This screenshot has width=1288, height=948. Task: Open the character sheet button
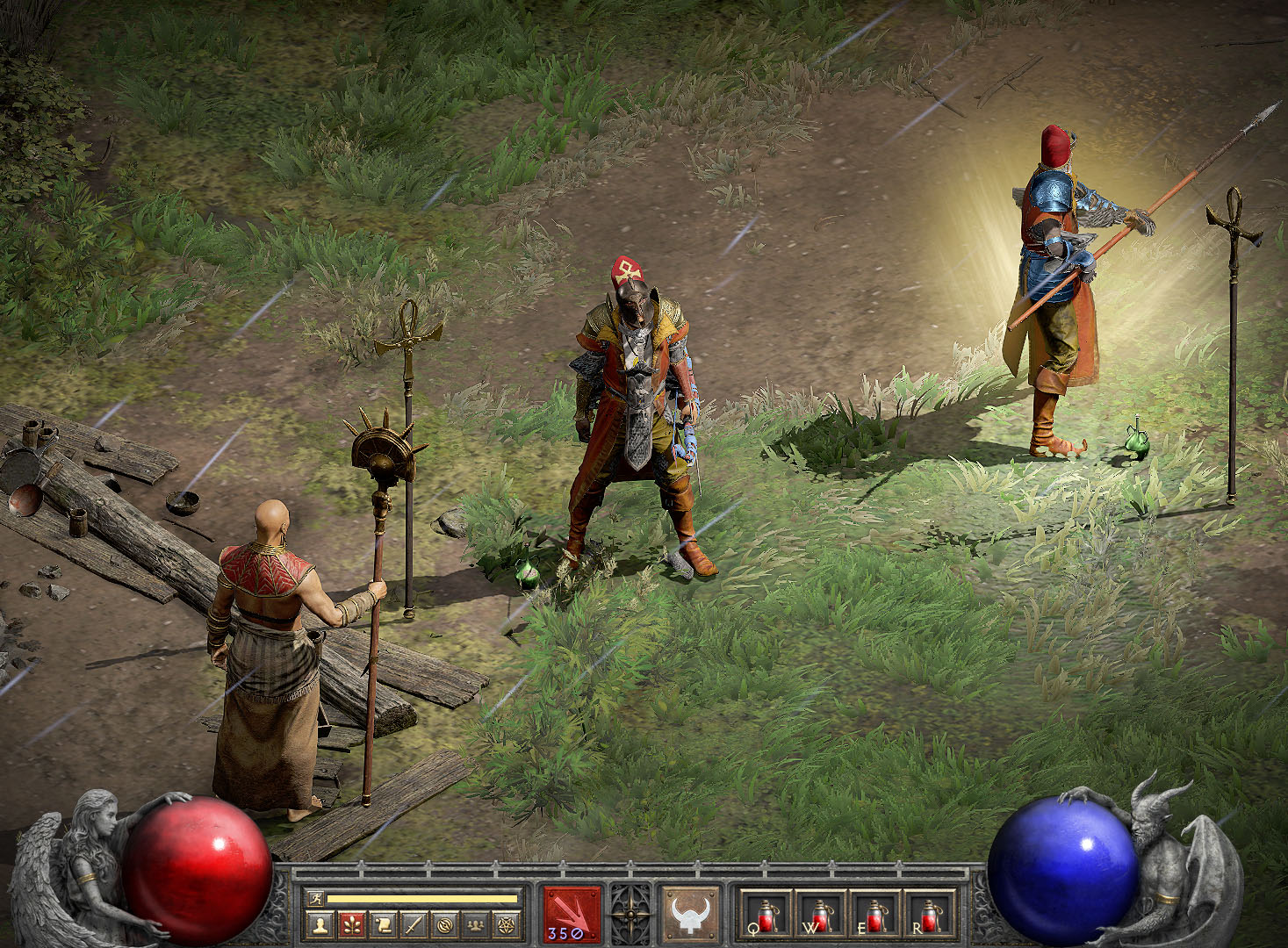[x=320, y=924]
